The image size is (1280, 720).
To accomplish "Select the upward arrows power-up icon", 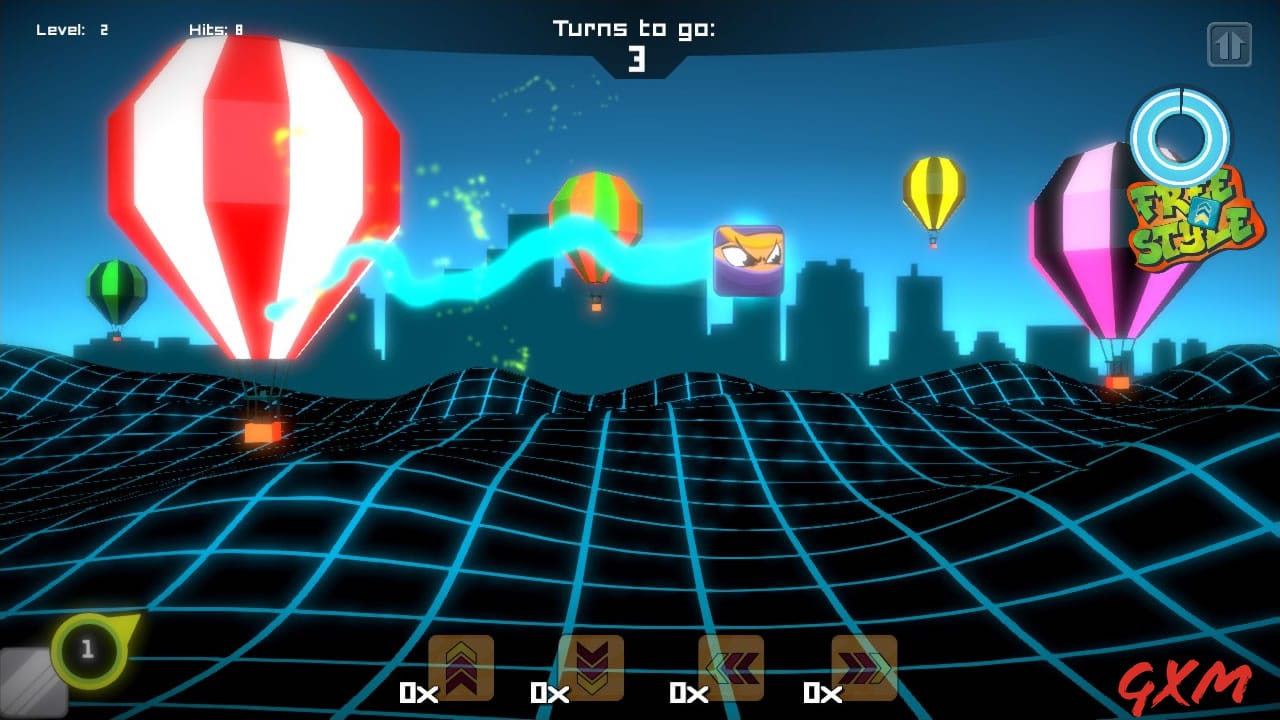I will [x=460, y=668].
